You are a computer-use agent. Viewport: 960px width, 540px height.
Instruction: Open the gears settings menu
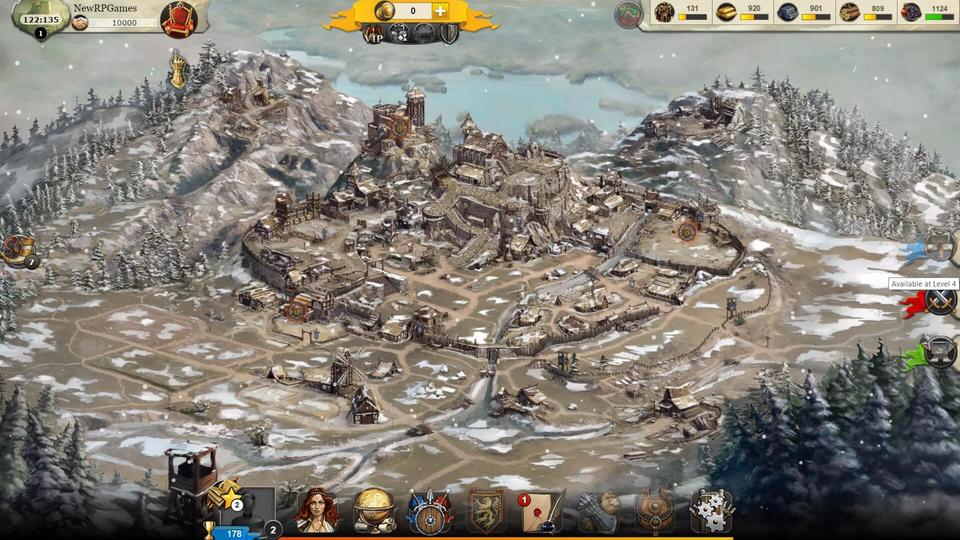(x=711, y=511)
